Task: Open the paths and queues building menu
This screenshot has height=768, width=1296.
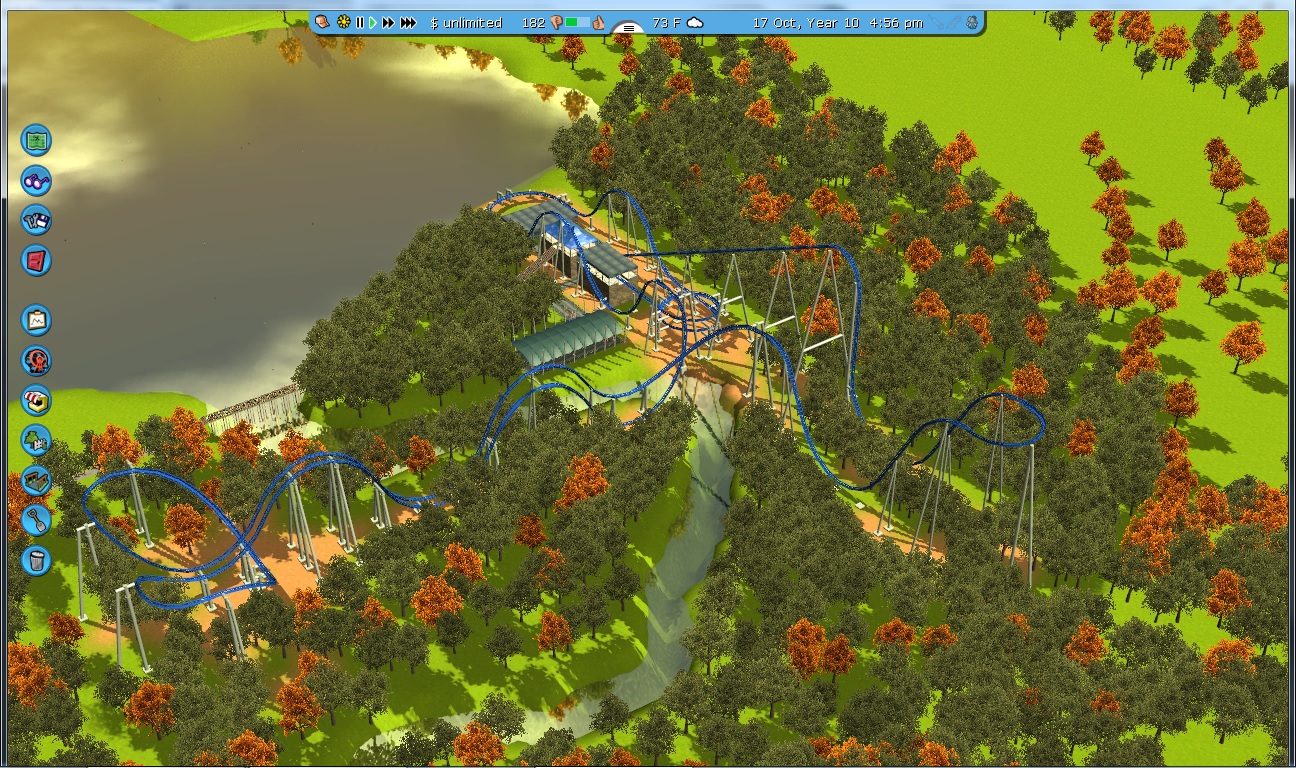Action: click(x=36, y=480)
